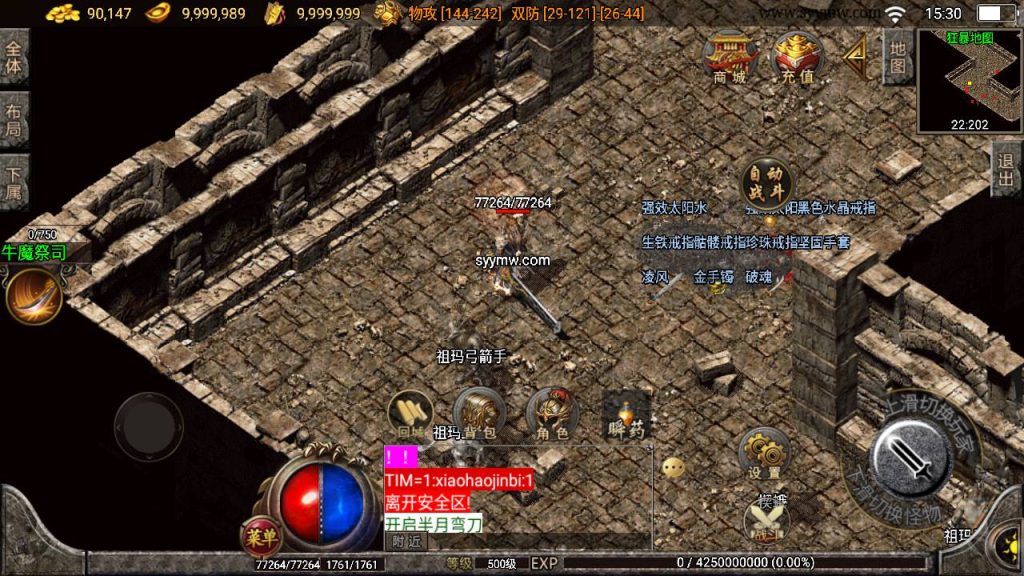Tap the 退出 exit button
The image size is (1024, 576).
(x=1006, y=168)
